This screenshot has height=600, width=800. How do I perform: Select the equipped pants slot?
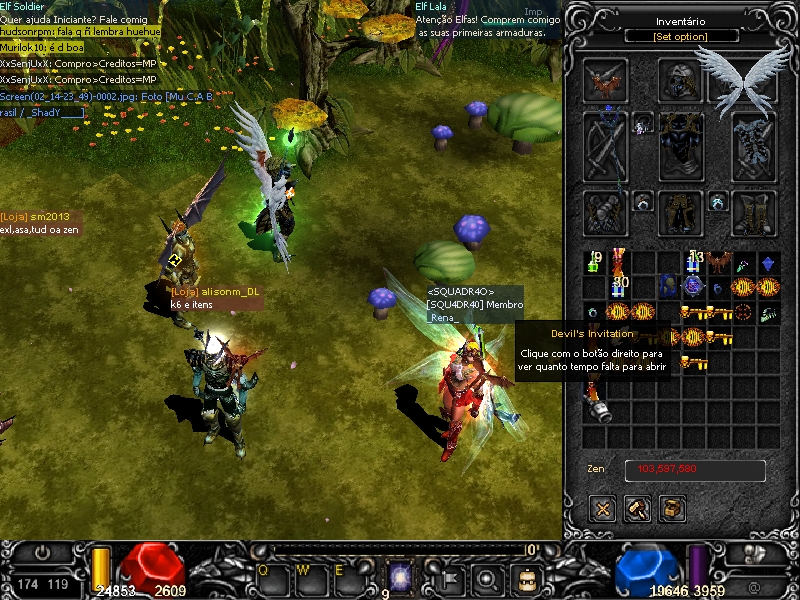click(x=681, y=212)
